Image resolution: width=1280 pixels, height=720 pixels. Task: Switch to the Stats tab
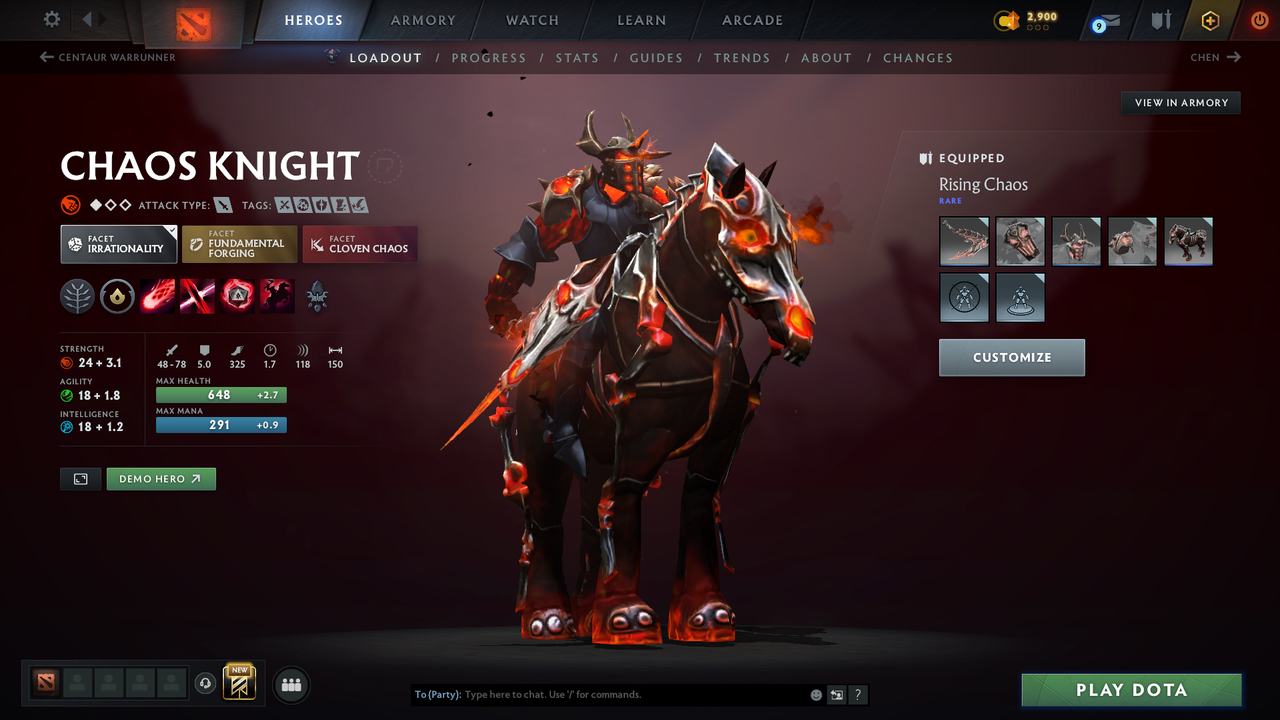tap(577, 57)
